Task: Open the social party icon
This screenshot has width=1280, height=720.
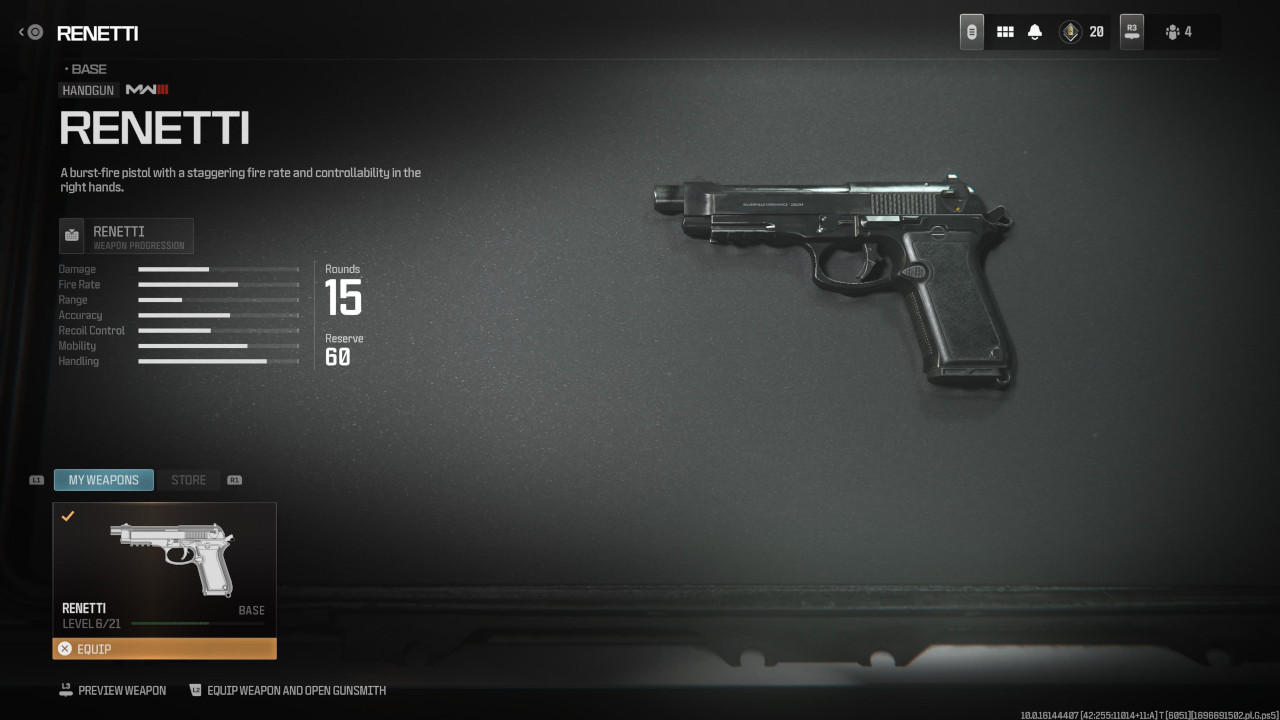Action: pos(1178,32)
